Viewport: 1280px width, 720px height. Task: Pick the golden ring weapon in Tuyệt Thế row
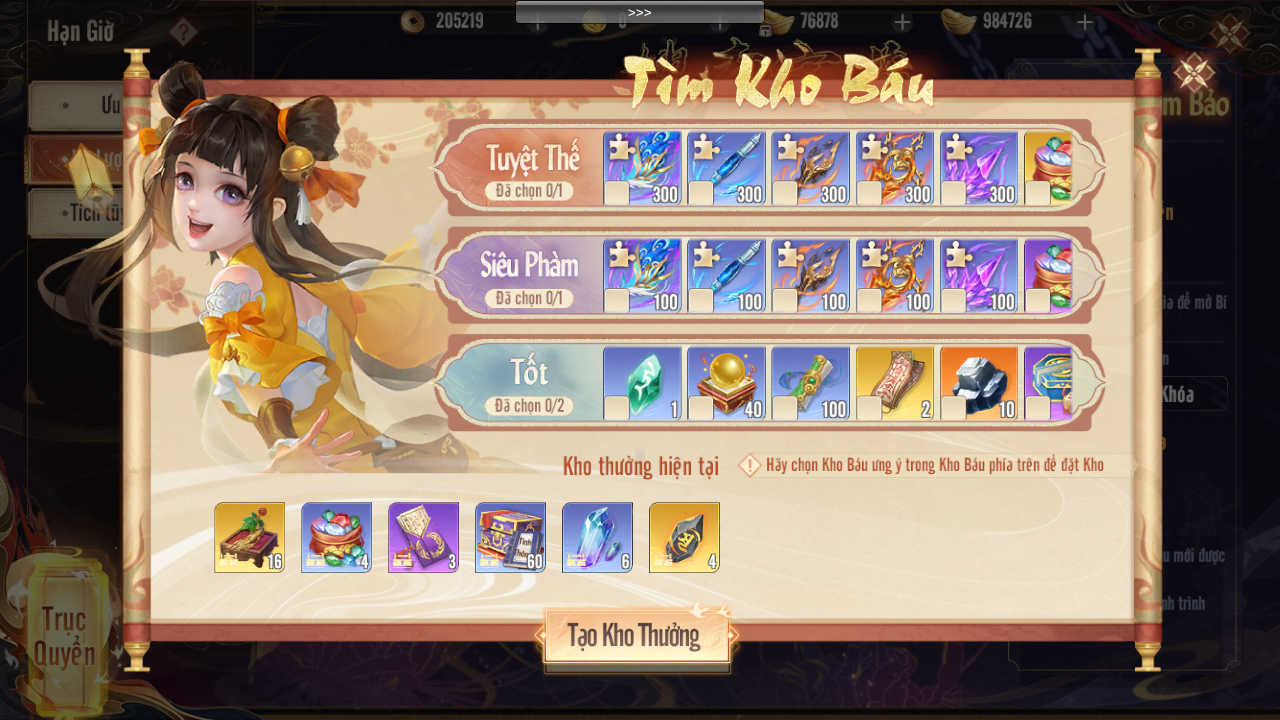tap(894, 168)
